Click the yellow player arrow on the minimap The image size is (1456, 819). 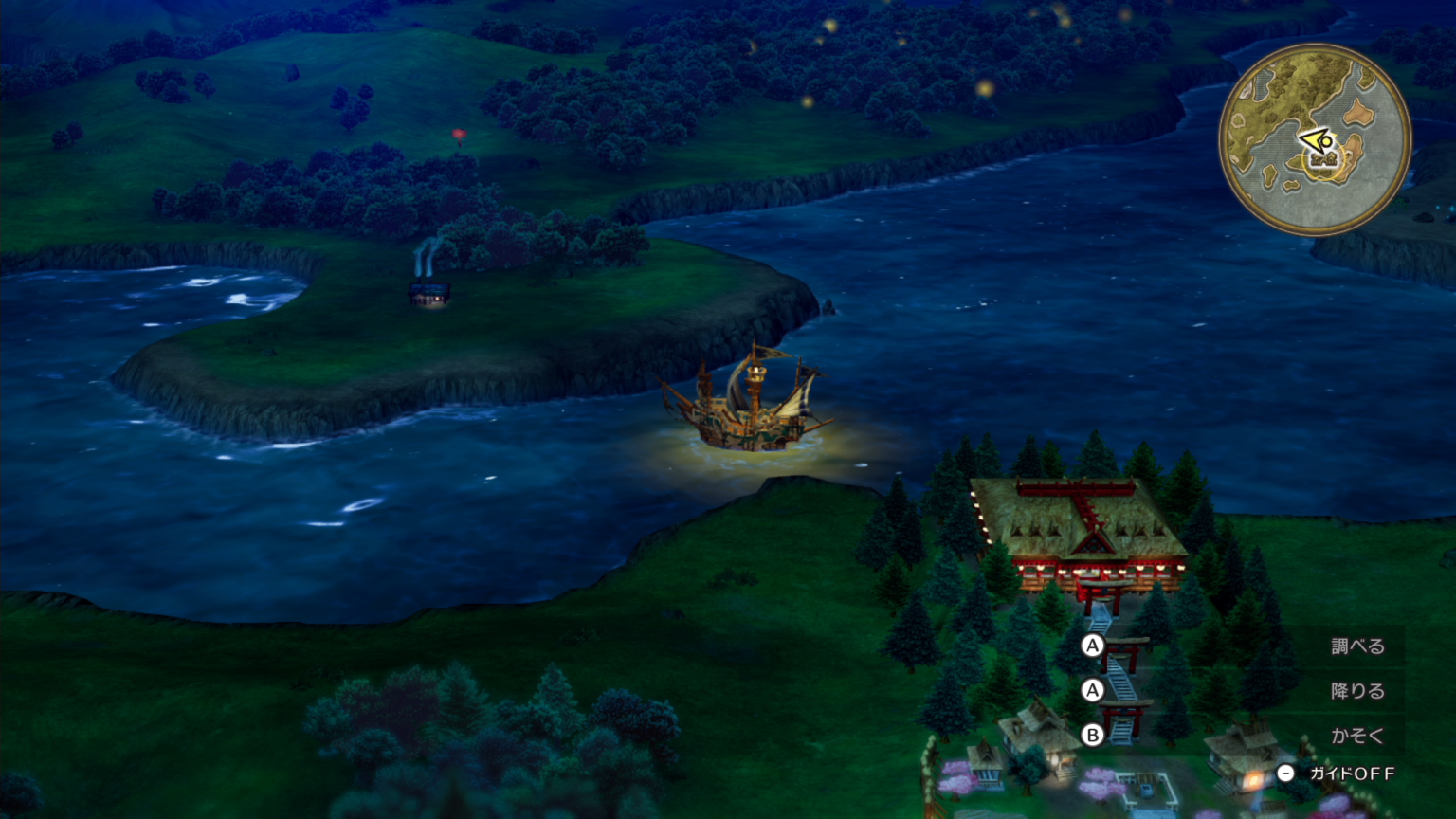point(1315,142)
